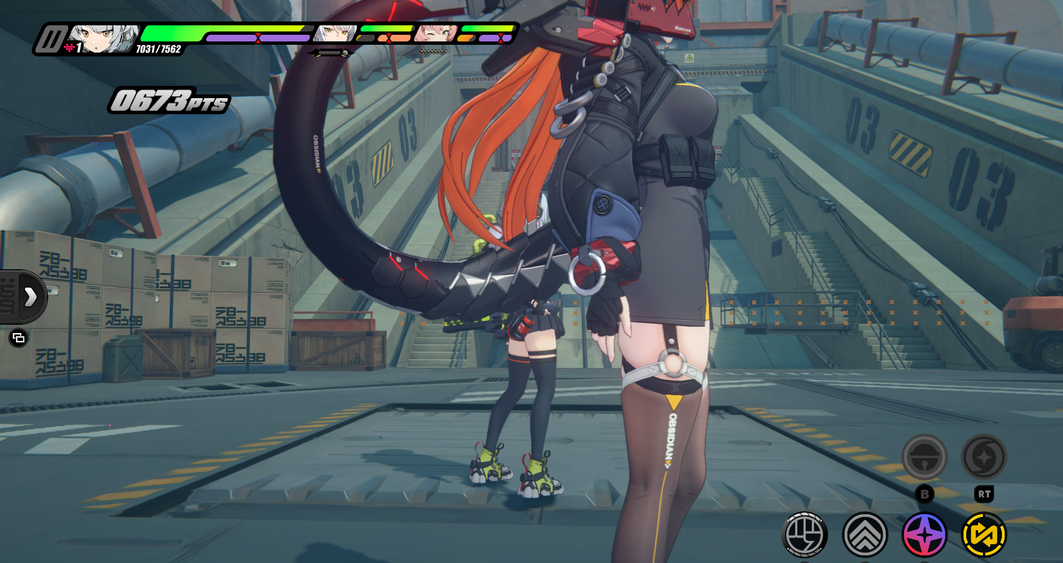Tap the greyed-out bell icon
Screen dimensions: 1063x563
click(924, 457)
